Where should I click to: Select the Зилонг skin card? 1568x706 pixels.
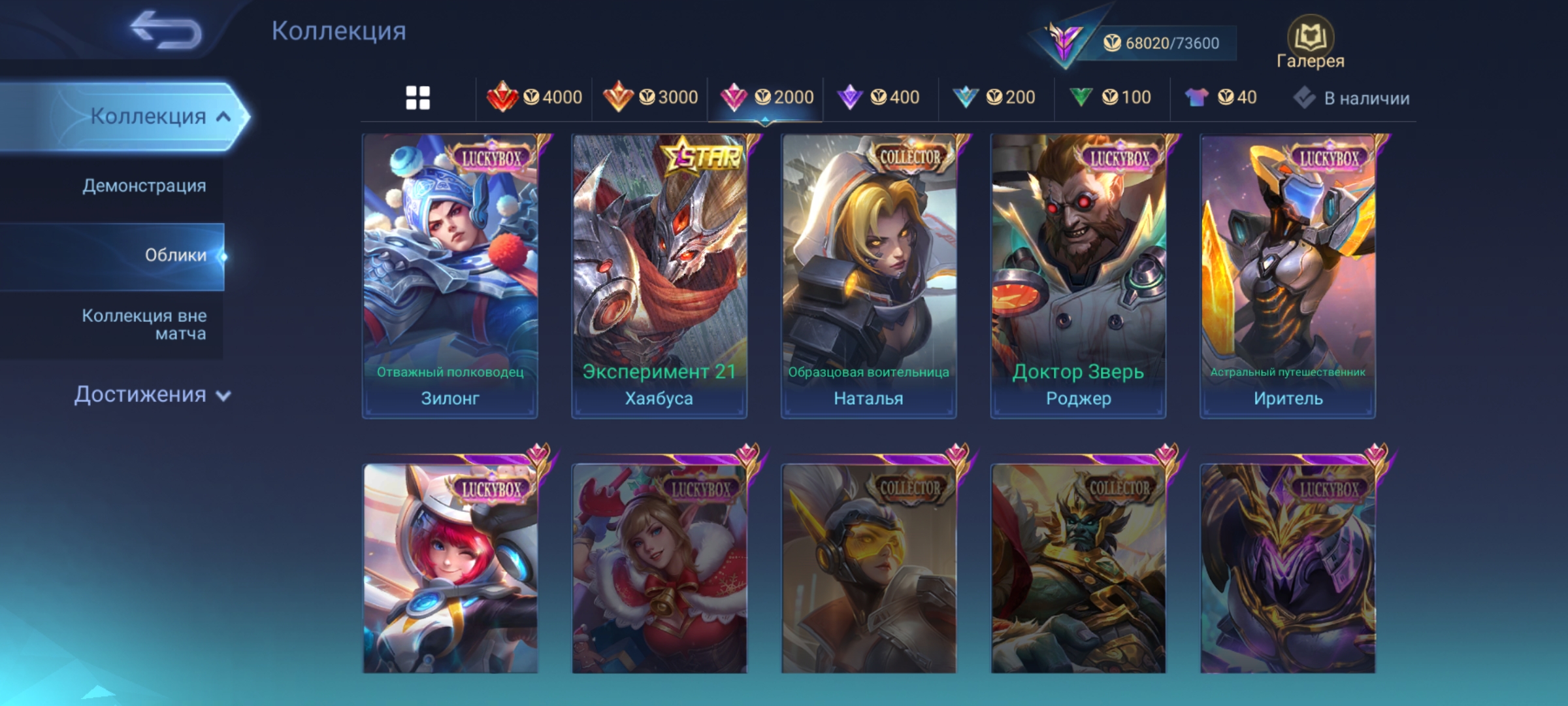tap(450, 276)
